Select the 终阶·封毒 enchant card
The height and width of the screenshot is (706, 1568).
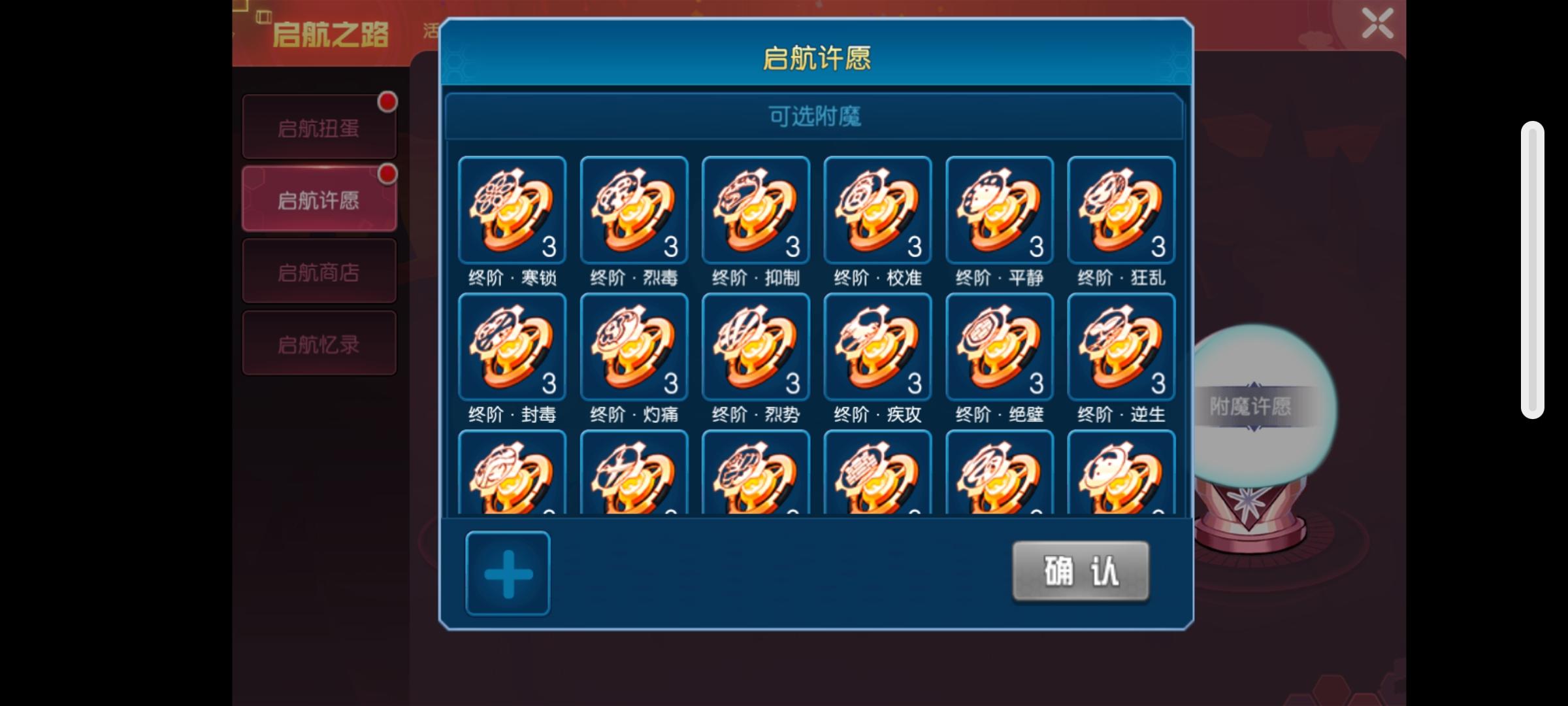click(512, 346)
